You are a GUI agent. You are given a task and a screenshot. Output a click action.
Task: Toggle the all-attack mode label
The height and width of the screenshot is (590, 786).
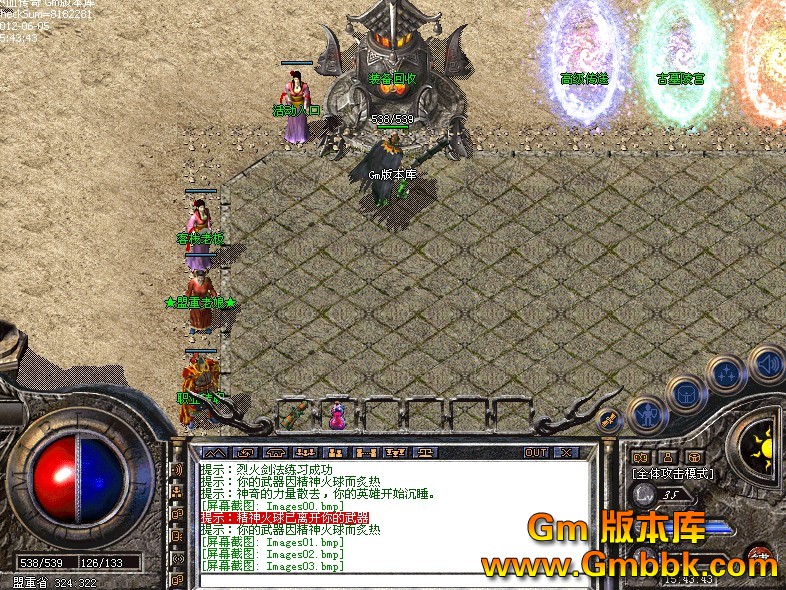pos(672,472)
